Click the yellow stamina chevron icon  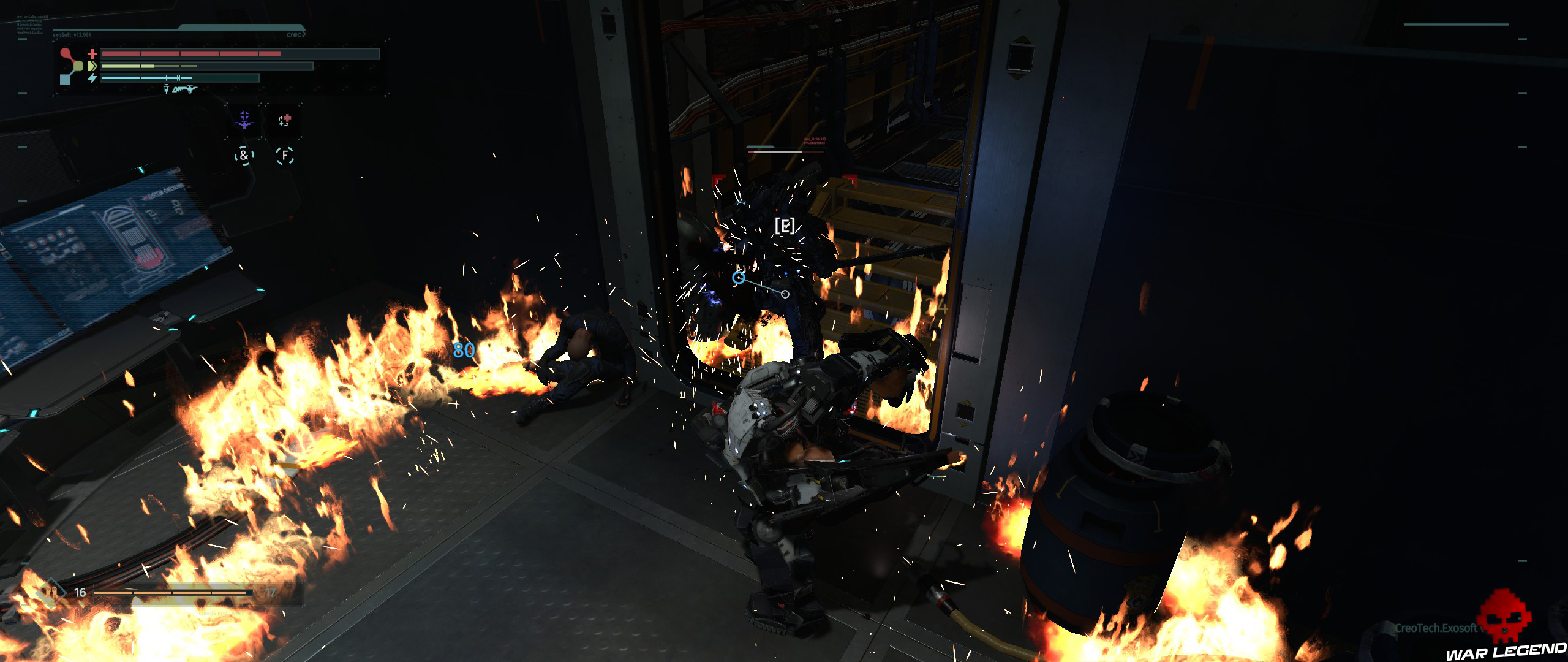click(92, 67)
